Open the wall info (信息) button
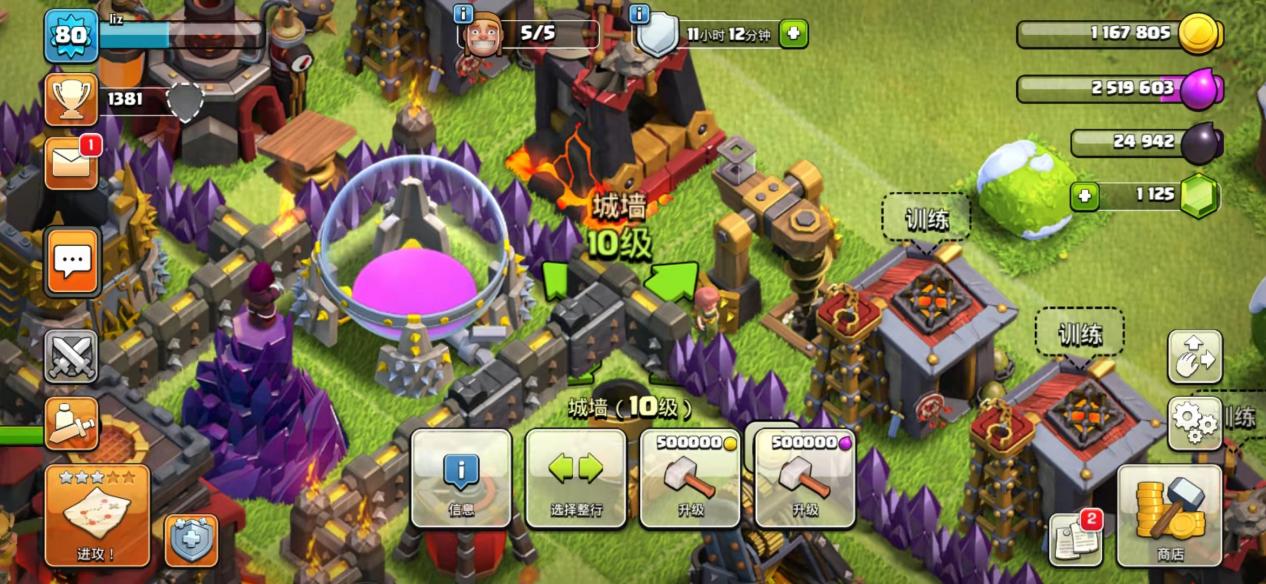This screenshot has width=1266, height=584. (461, 478)
